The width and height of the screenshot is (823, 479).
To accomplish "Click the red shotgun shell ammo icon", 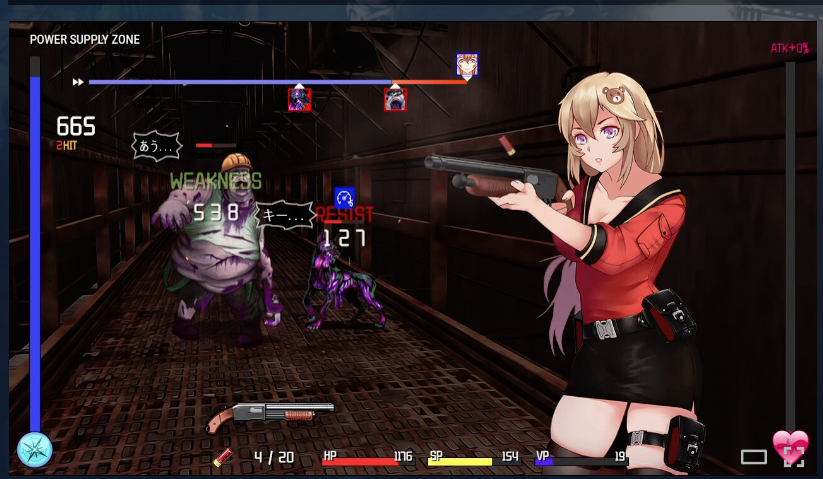I will (x=223, y=457).
